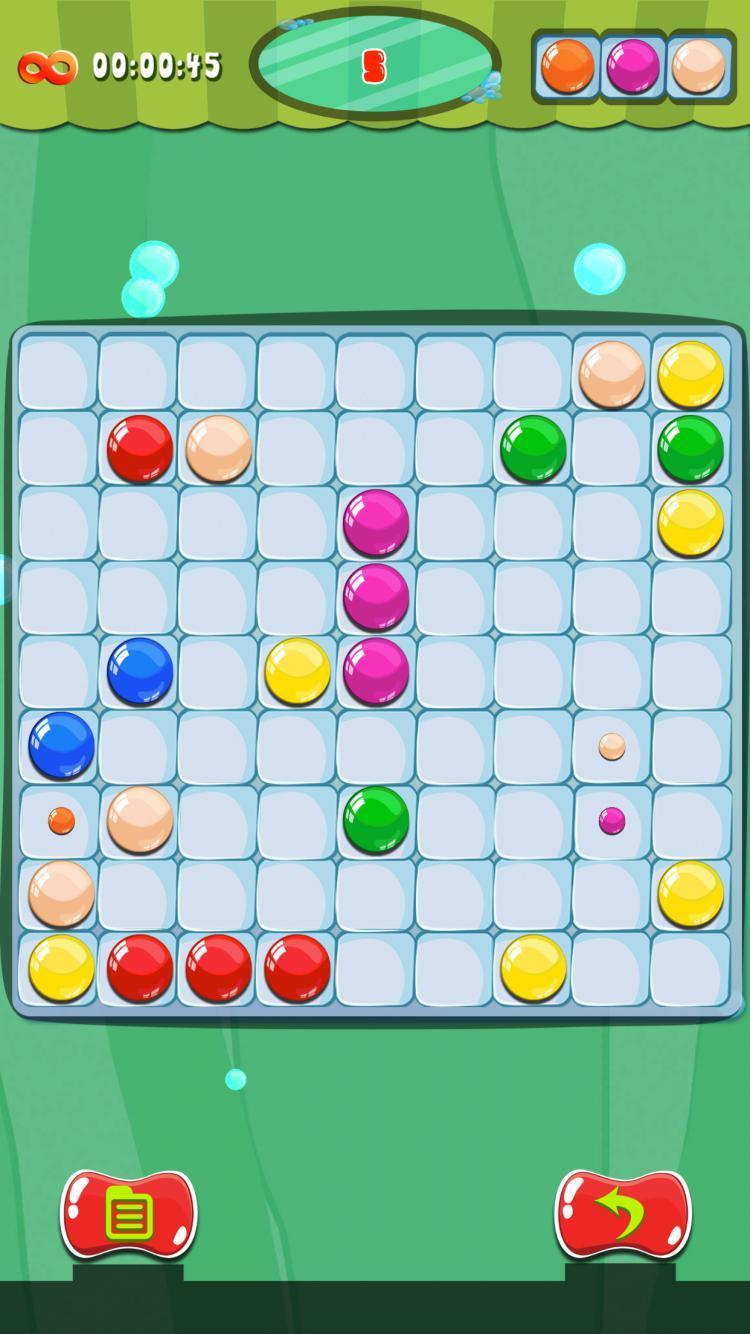750x1334 pixels.
Task: Pick the yellow ball next to the magenta ball
Action: (x=297, y=671)
